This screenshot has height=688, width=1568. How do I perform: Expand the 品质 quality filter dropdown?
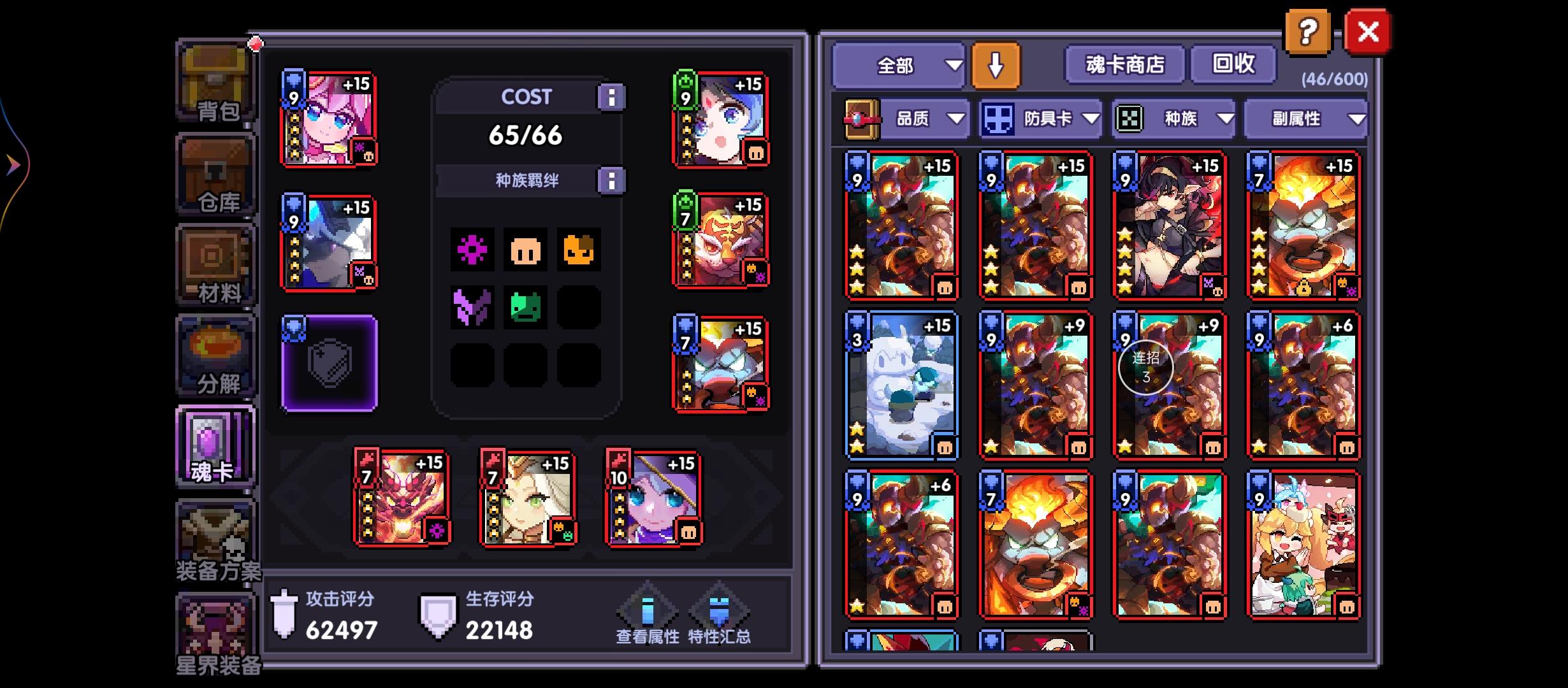click(x=922, y=118)
